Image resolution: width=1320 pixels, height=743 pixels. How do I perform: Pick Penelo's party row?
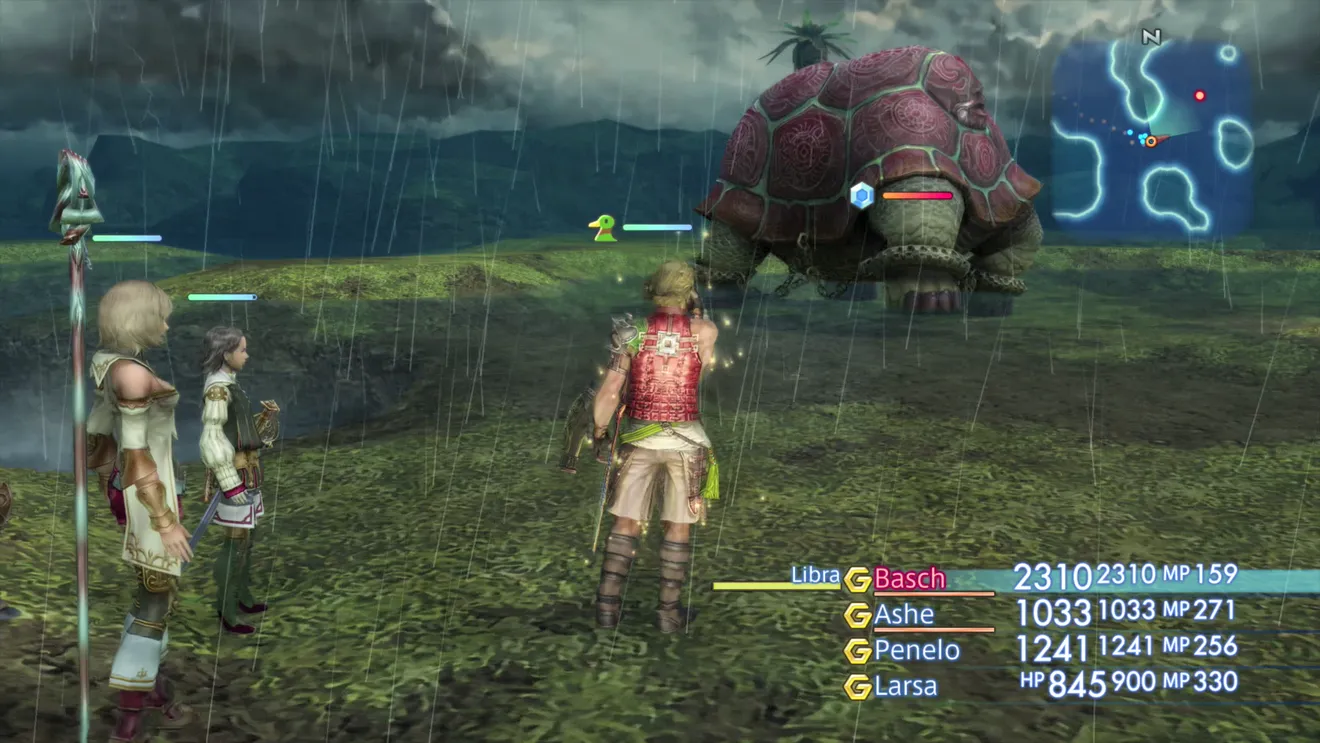coord(916,651)
